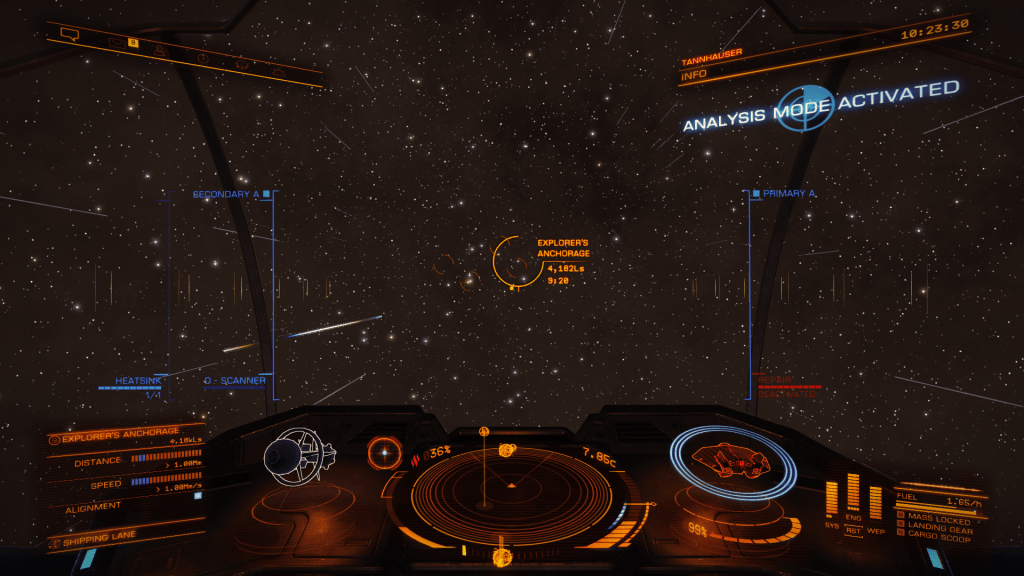Select the highlighted comms panel tab icon
The image size is (1024, 576).
click(132, 43)
